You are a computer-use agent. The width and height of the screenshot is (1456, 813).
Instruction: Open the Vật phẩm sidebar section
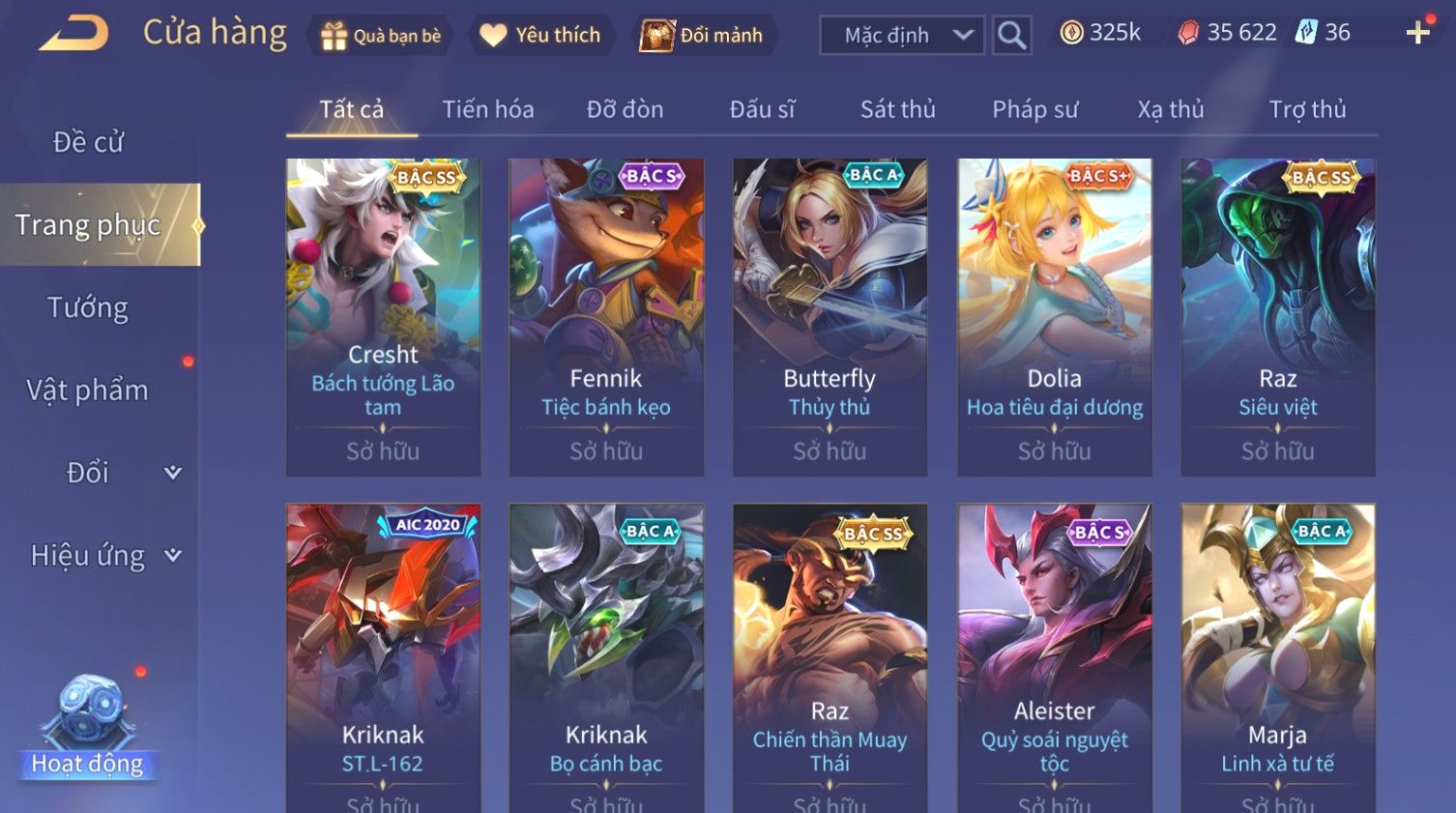pos(88,391)
